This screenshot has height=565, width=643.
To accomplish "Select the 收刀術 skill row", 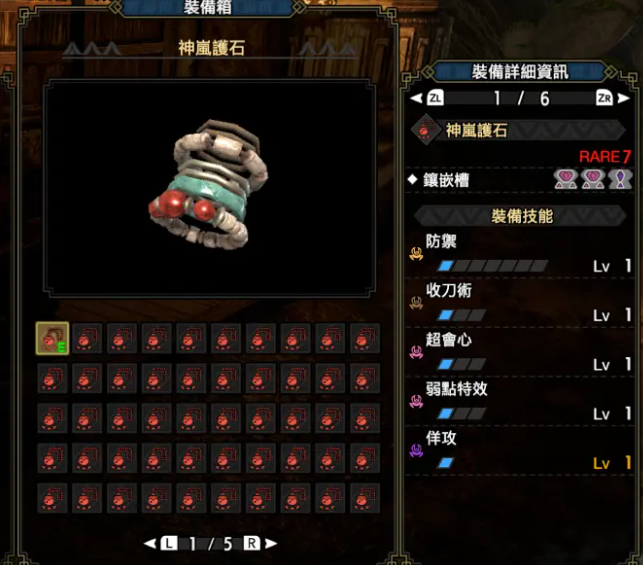I will (520, 302).
